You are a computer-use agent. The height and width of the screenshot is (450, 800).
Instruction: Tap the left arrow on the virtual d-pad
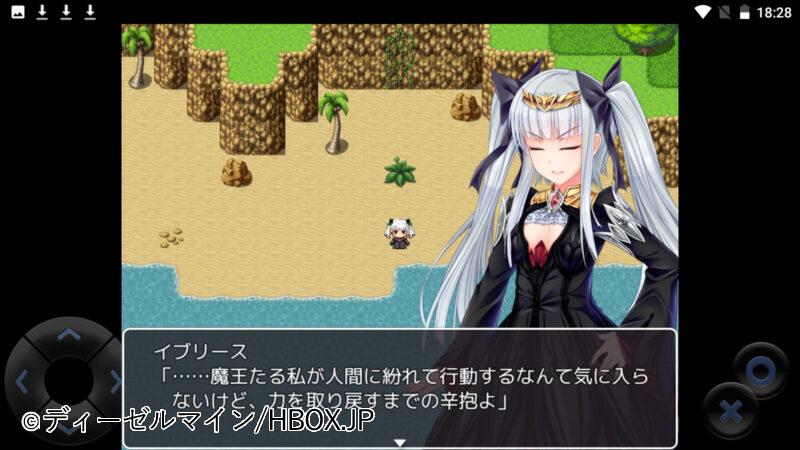24,380
